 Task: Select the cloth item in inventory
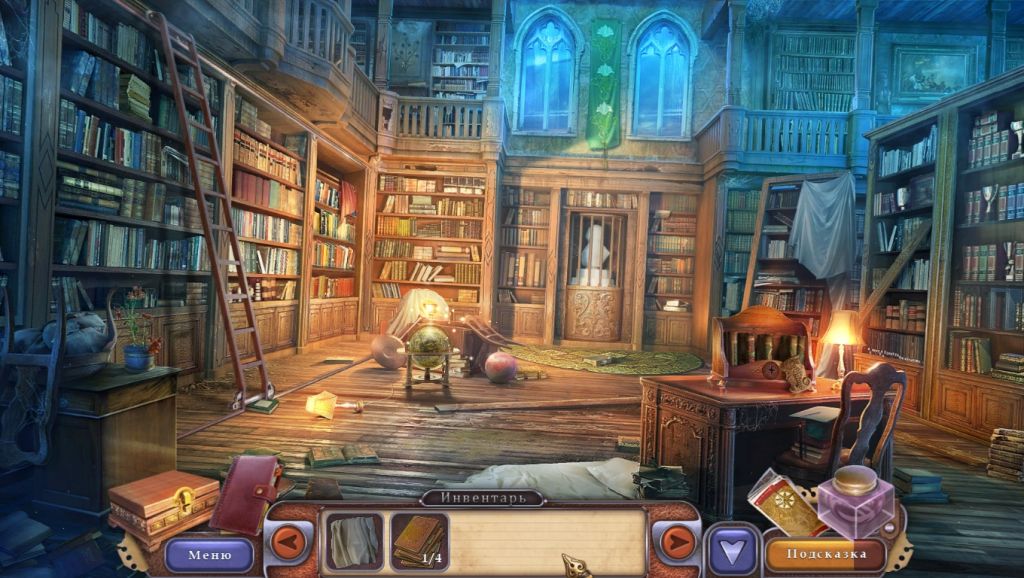[x=353, y=542]
